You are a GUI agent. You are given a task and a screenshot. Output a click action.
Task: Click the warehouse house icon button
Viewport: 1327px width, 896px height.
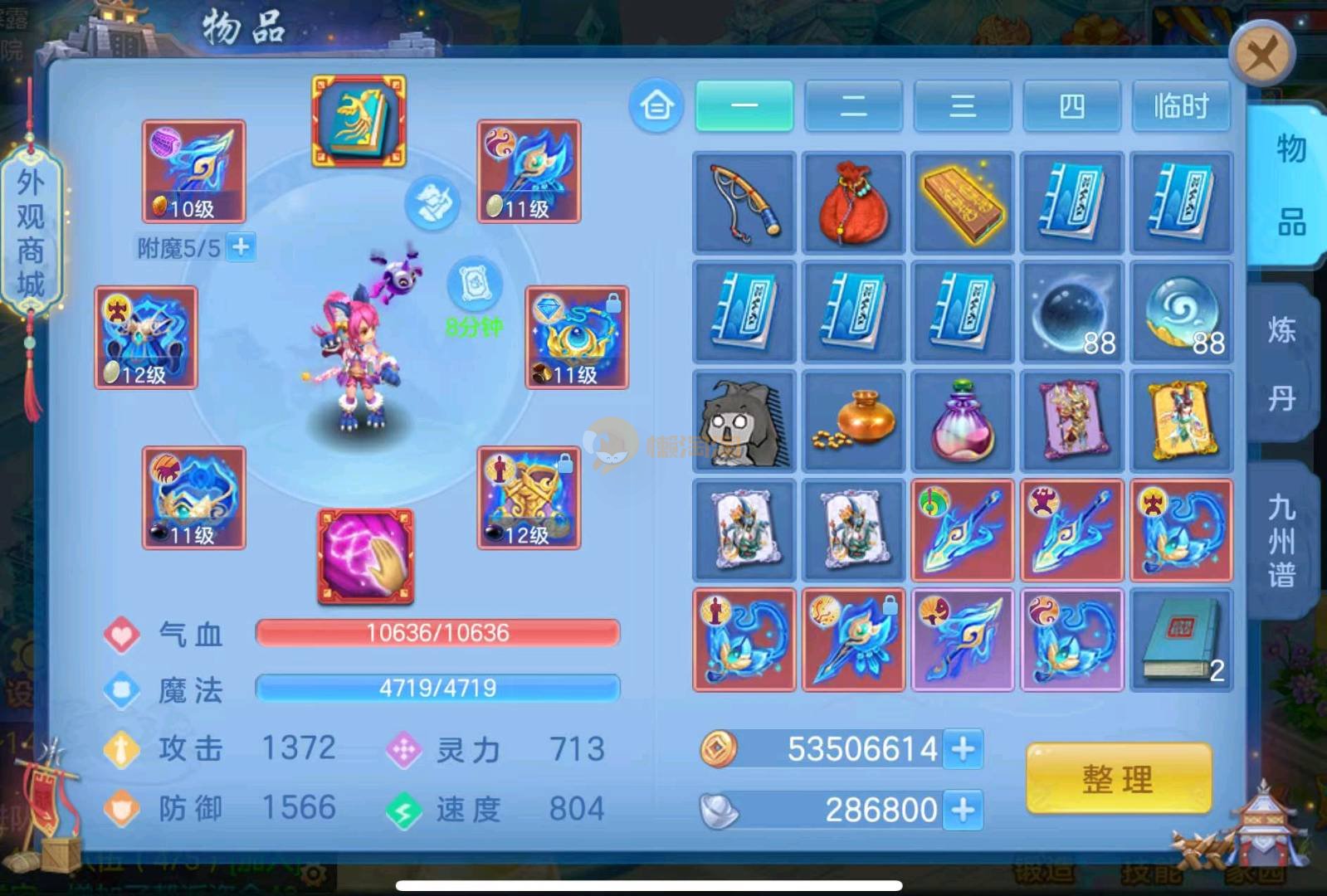pos(656,106)
